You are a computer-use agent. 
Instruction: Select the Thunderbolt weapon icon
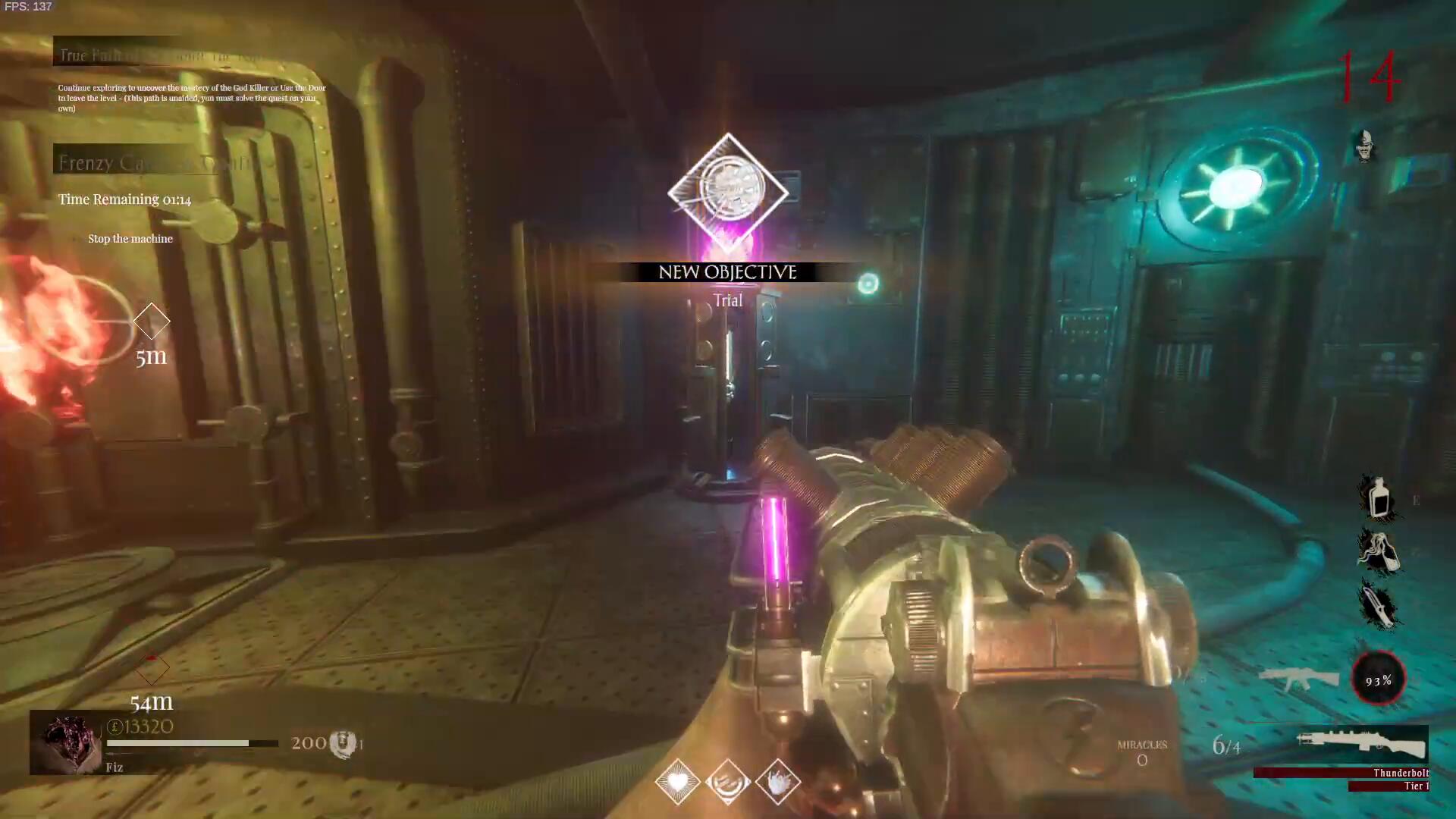tap(1362, 744)
